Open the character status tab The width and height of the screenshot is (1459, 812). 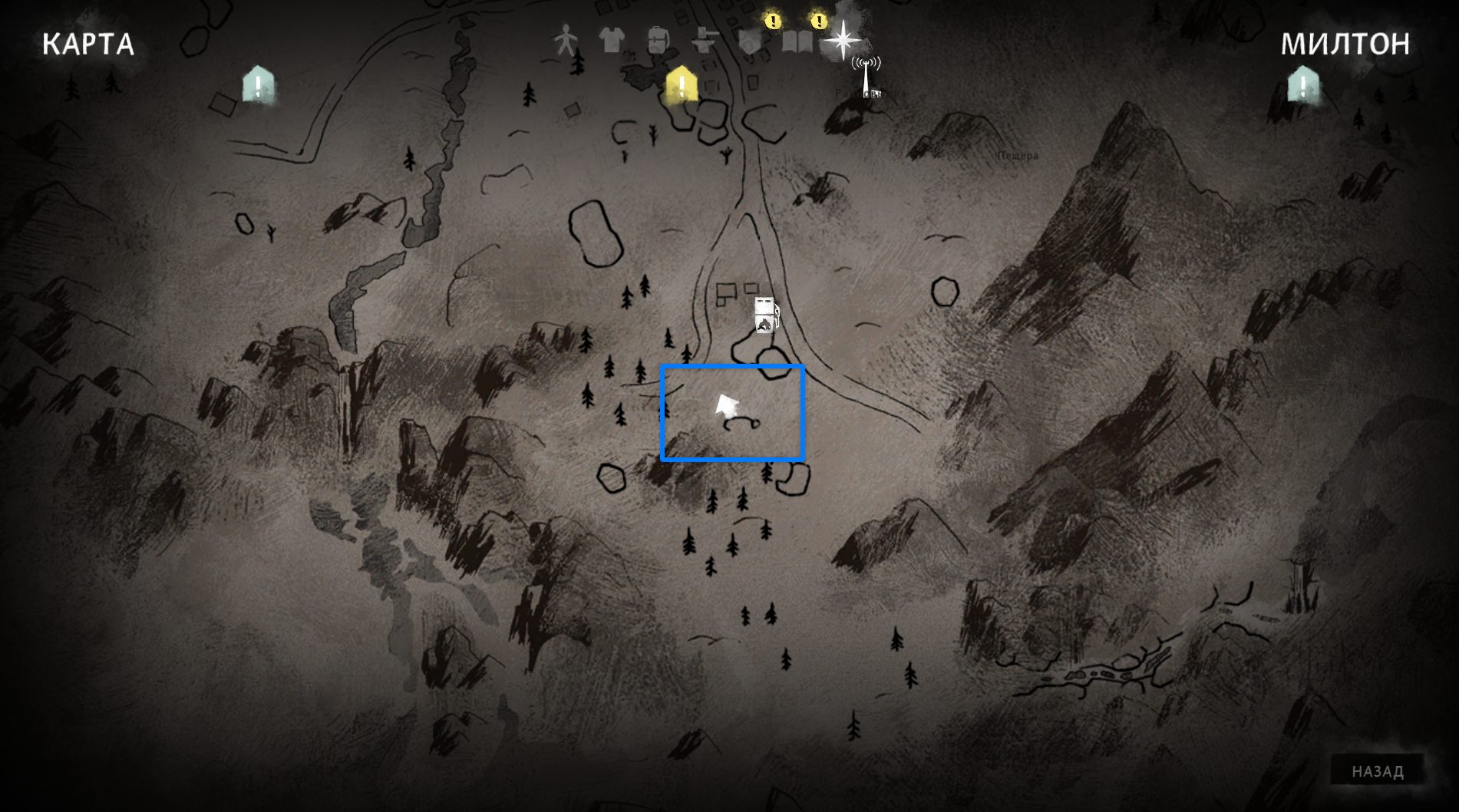click(566, 40)
